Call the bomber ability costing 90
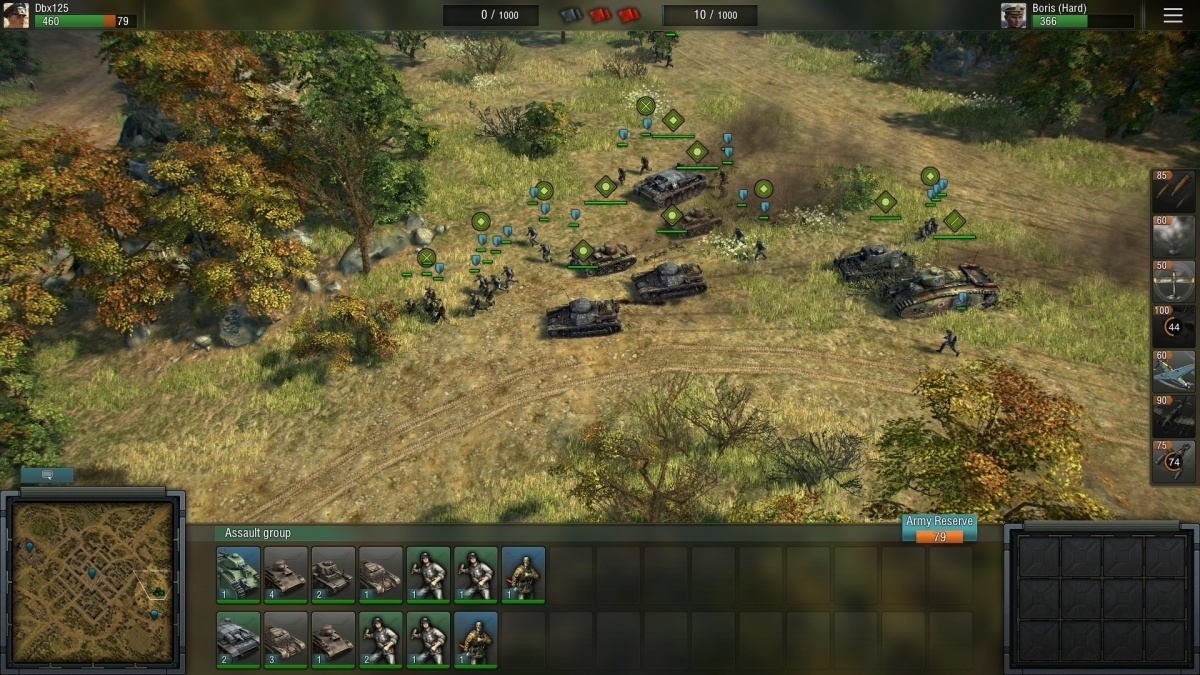Viewport: 1200px width, 675px height. [x=1174, y=416]
